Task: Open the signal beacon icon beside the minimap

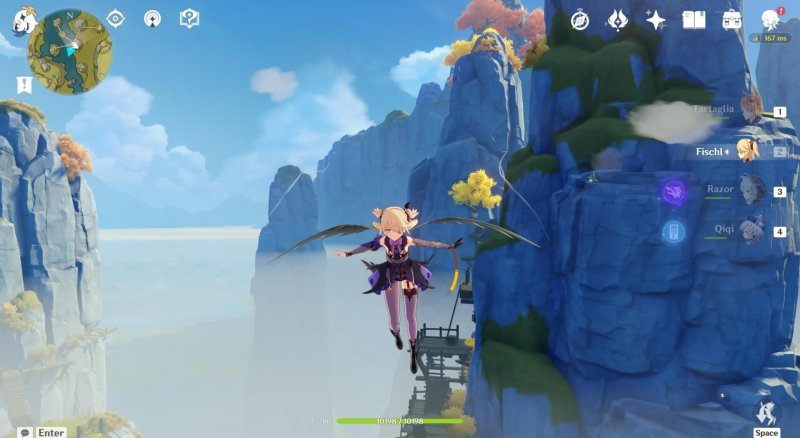Action: click(x=152, y=18)
